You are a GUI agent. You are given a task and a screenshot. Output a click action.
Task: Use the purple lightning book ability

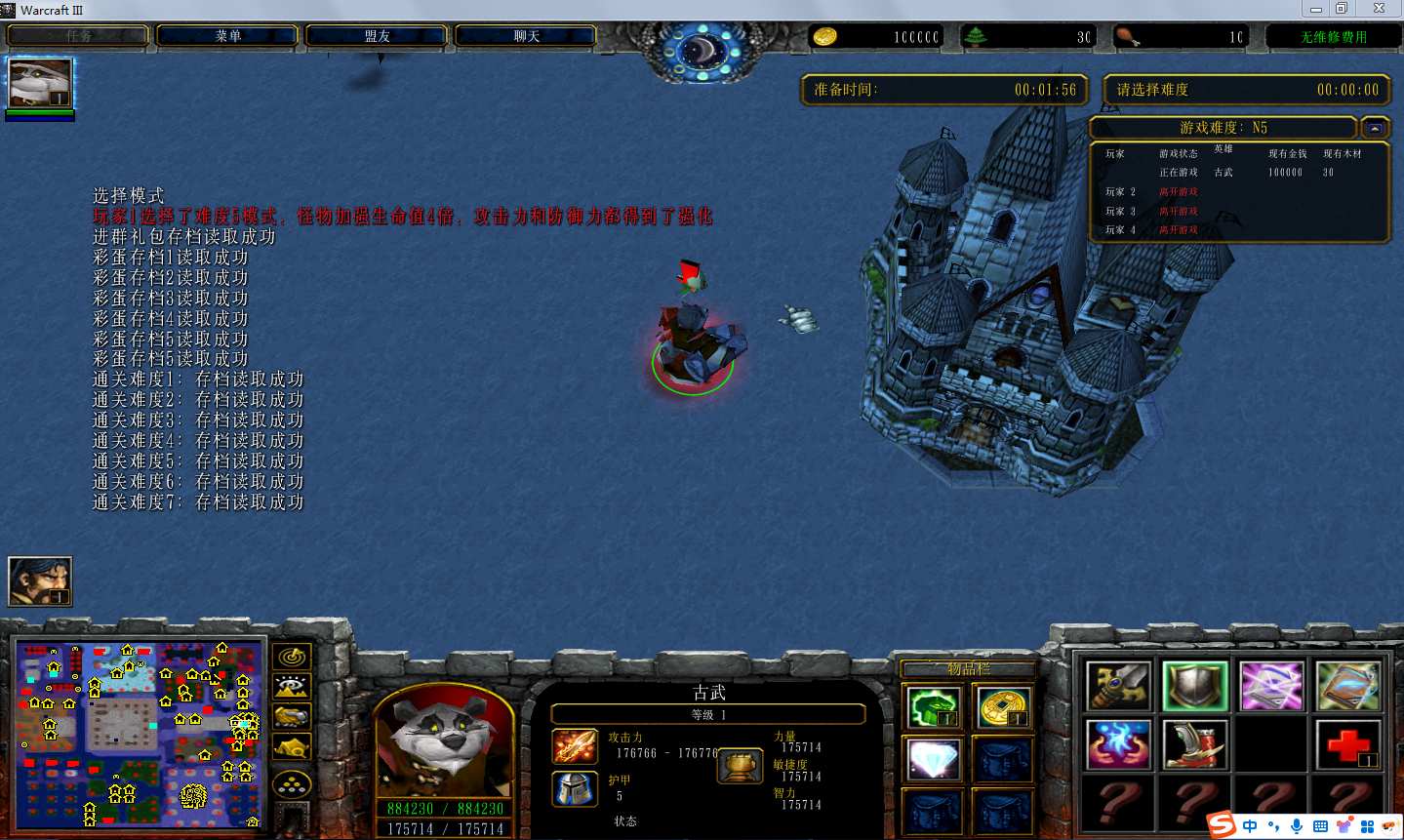point(1271,686)
